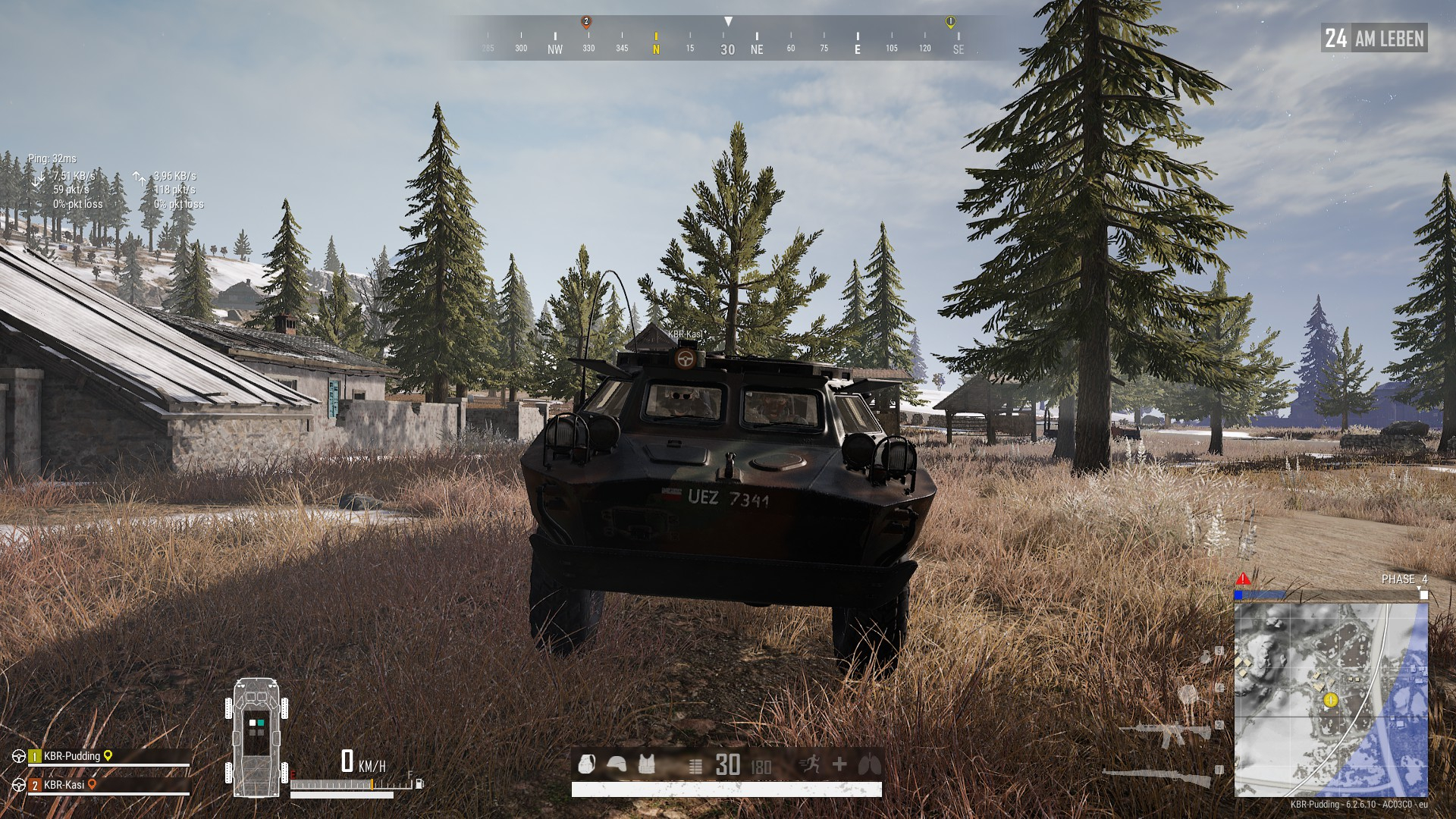
Task: Choose the frag grenade in slot 5
Action: click(1205, 657)
